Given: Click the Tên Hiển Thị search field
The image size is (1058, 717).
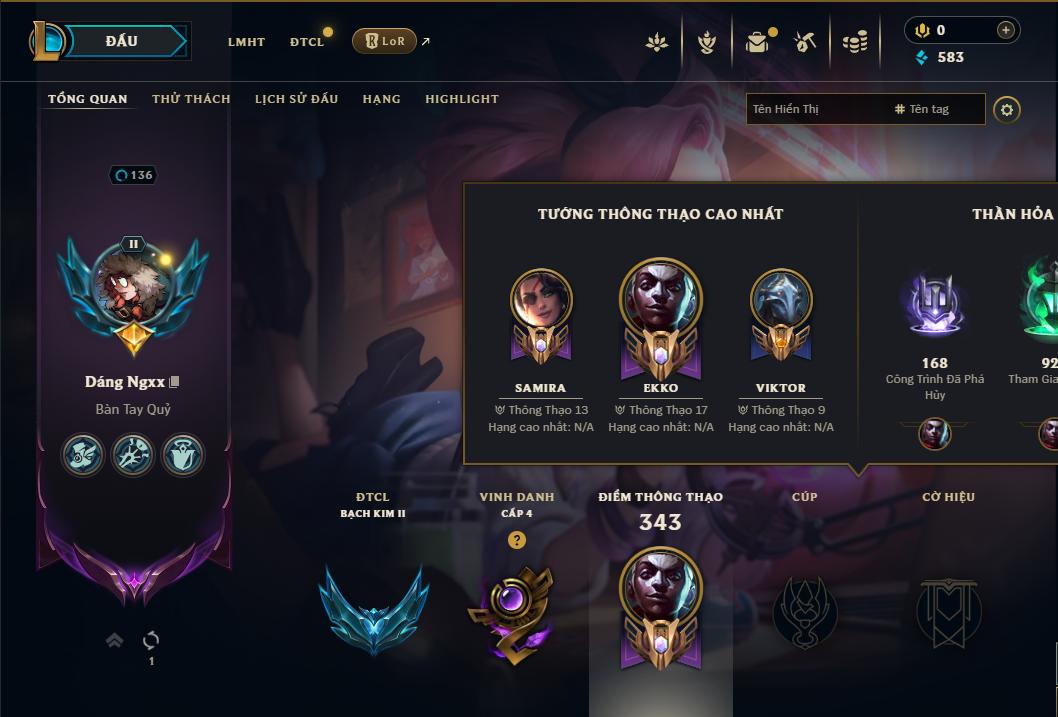Looking at the screenshot, I should [x=815, y=109].
